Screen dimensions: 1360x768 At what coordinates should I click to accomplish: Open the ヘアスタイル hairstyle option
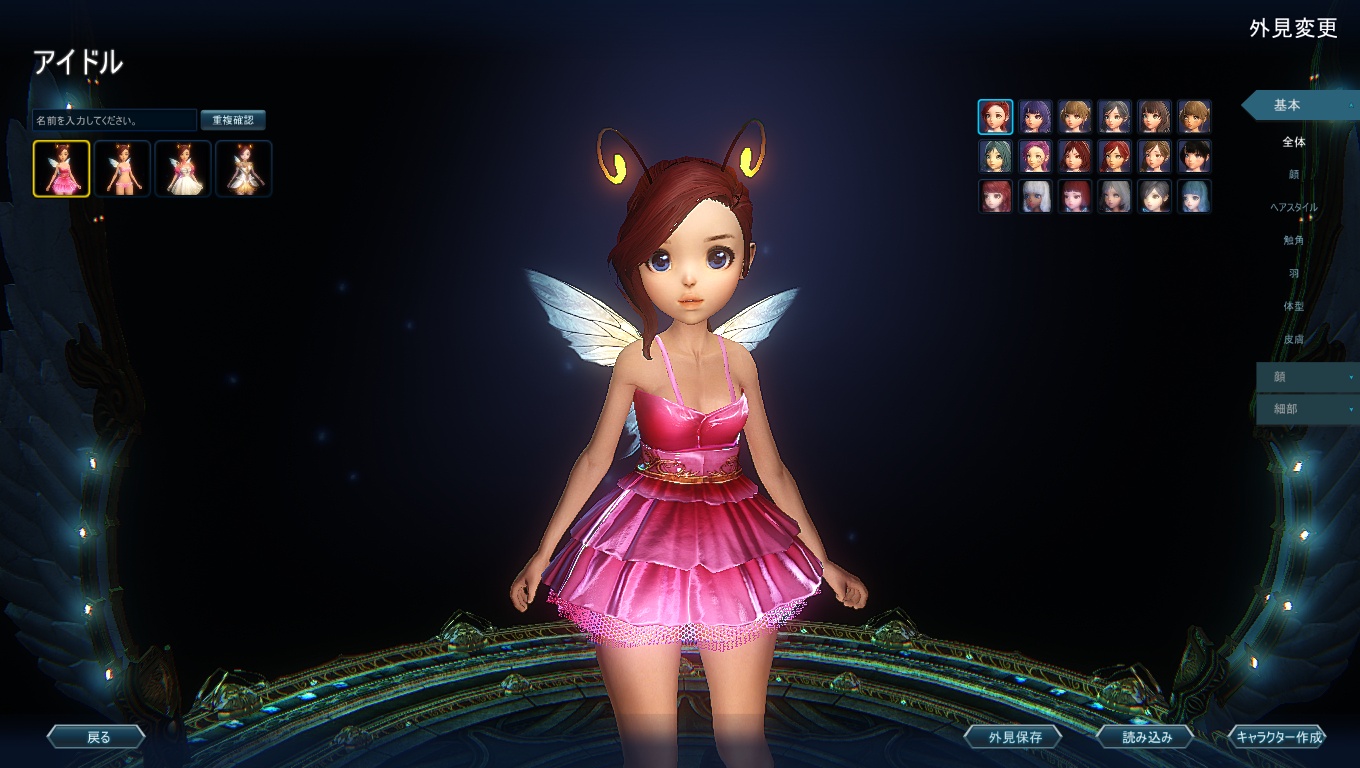click(x=1294, y=207)
